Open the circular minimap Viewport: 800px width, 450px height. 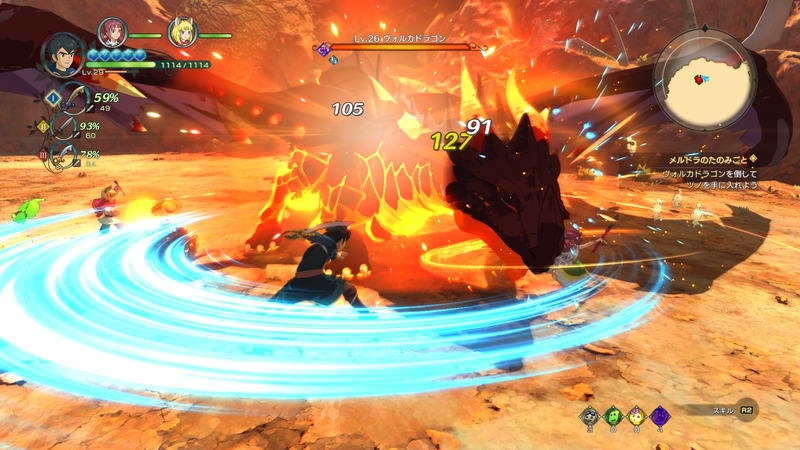702,80
